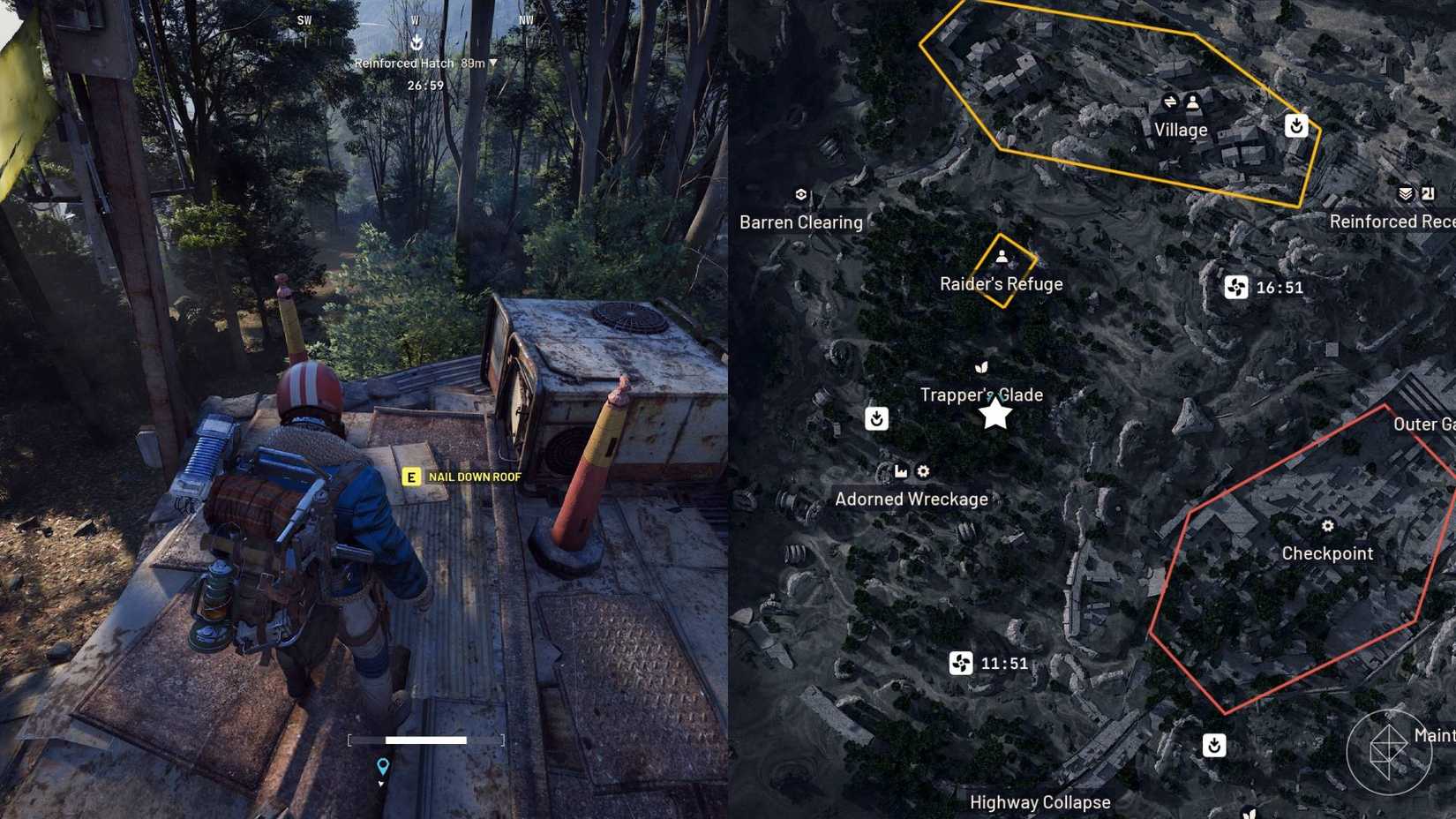Viewport: 1456px width, 819px height.
Task: Select the person icon above the Village label
Action: [1191, 103]
